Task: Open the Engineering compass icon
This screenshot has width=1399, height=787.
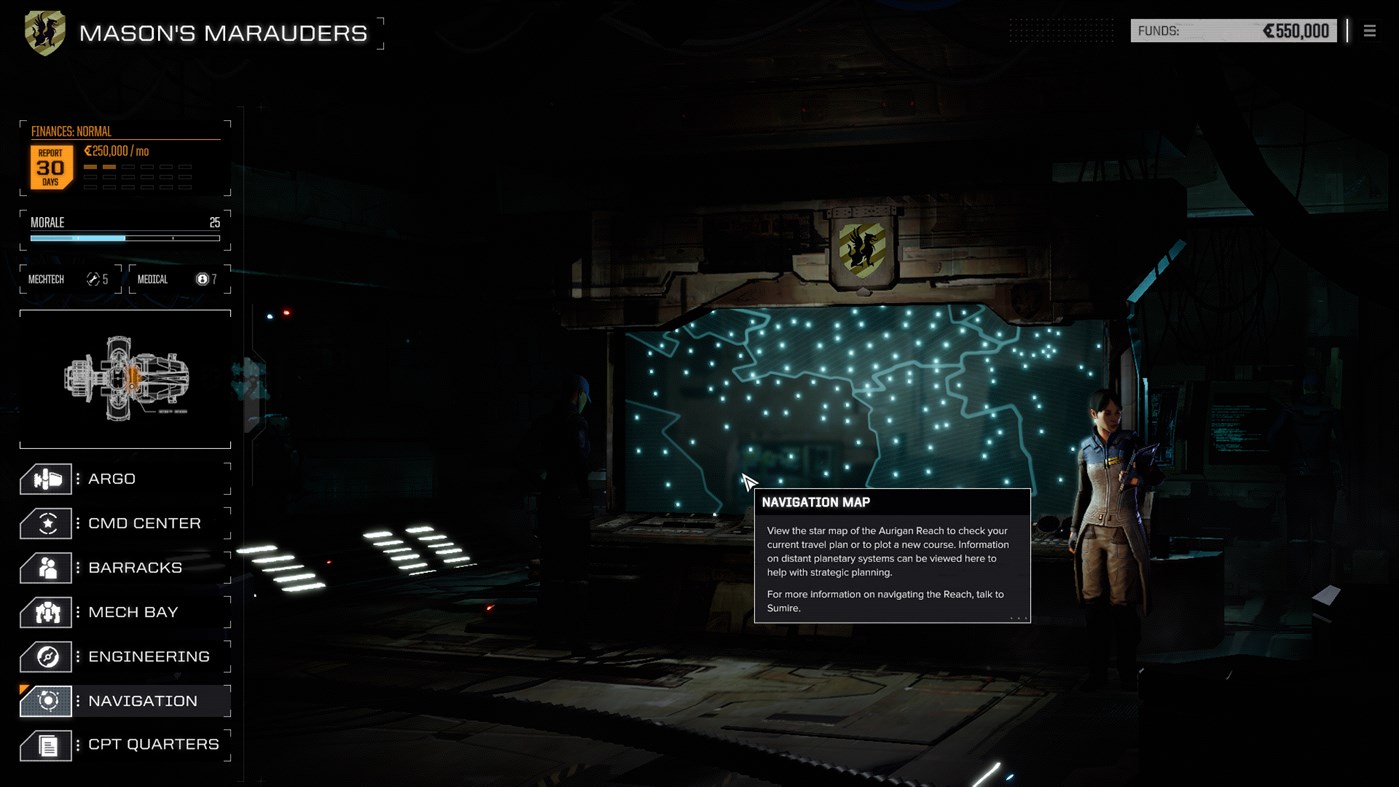Action: (45, 656)
